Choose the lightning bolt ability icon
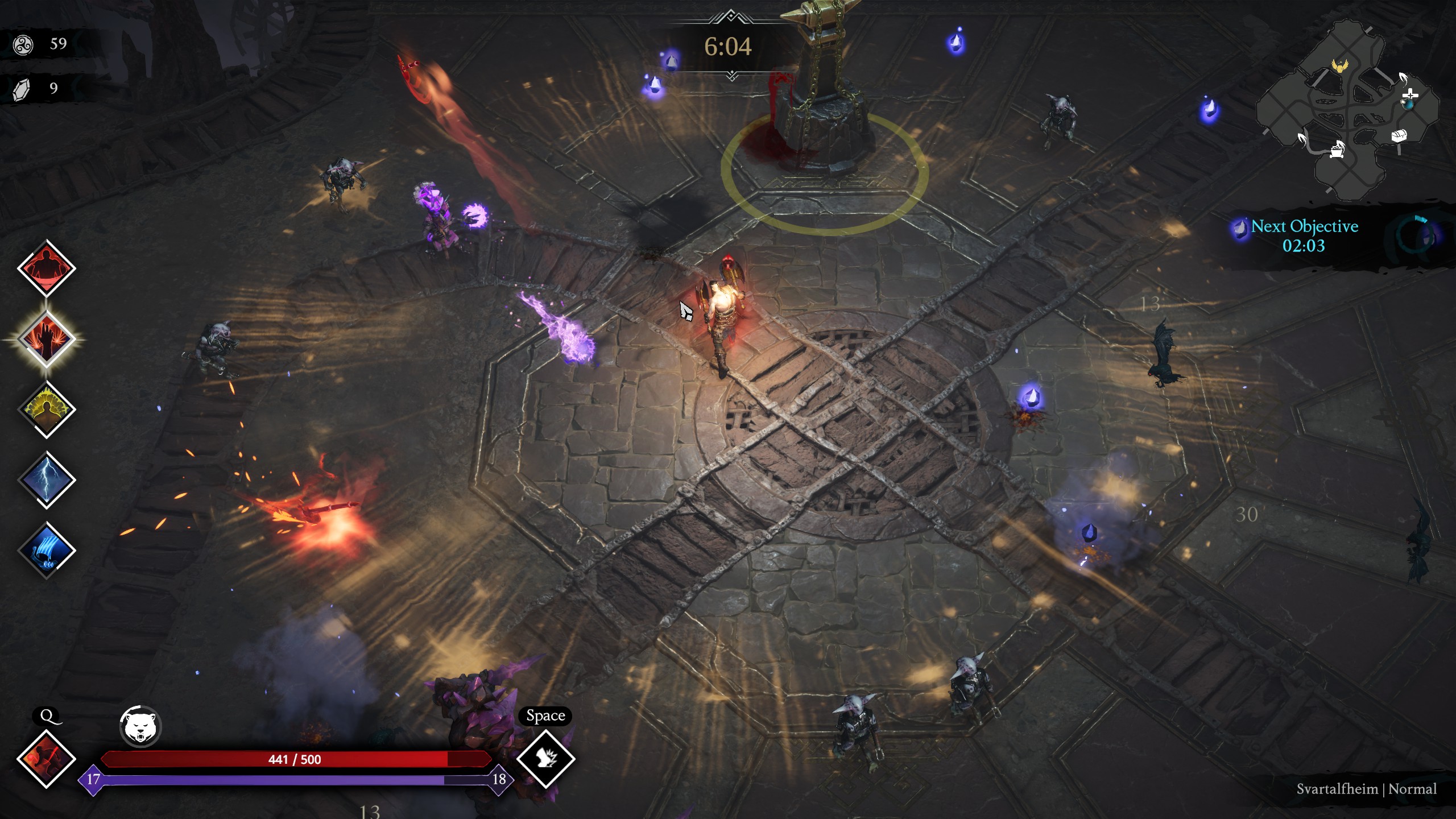Viewport: 1456px width, 819px height. point(46,480)
